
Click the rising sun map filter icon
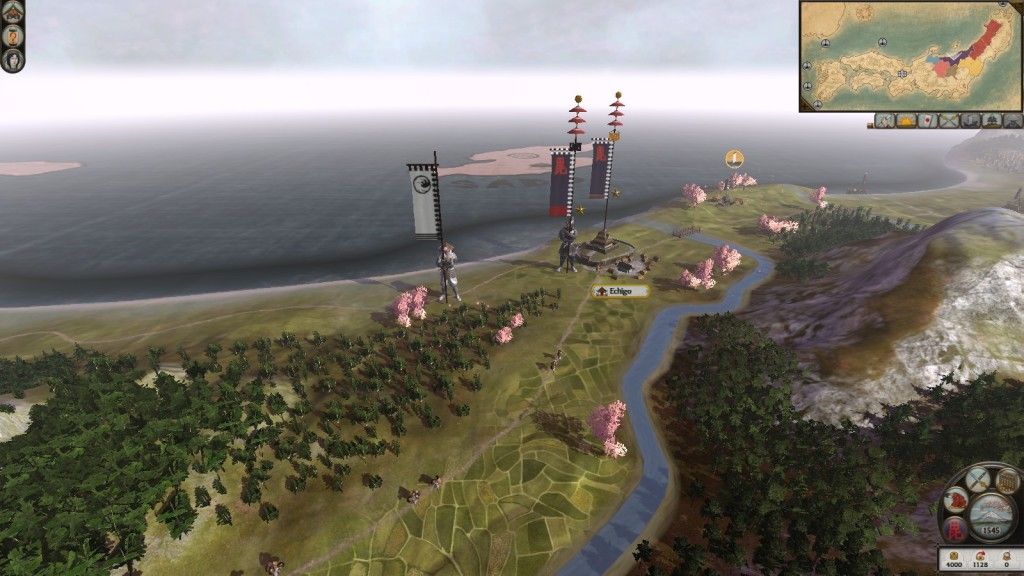[x=908, y=121]
